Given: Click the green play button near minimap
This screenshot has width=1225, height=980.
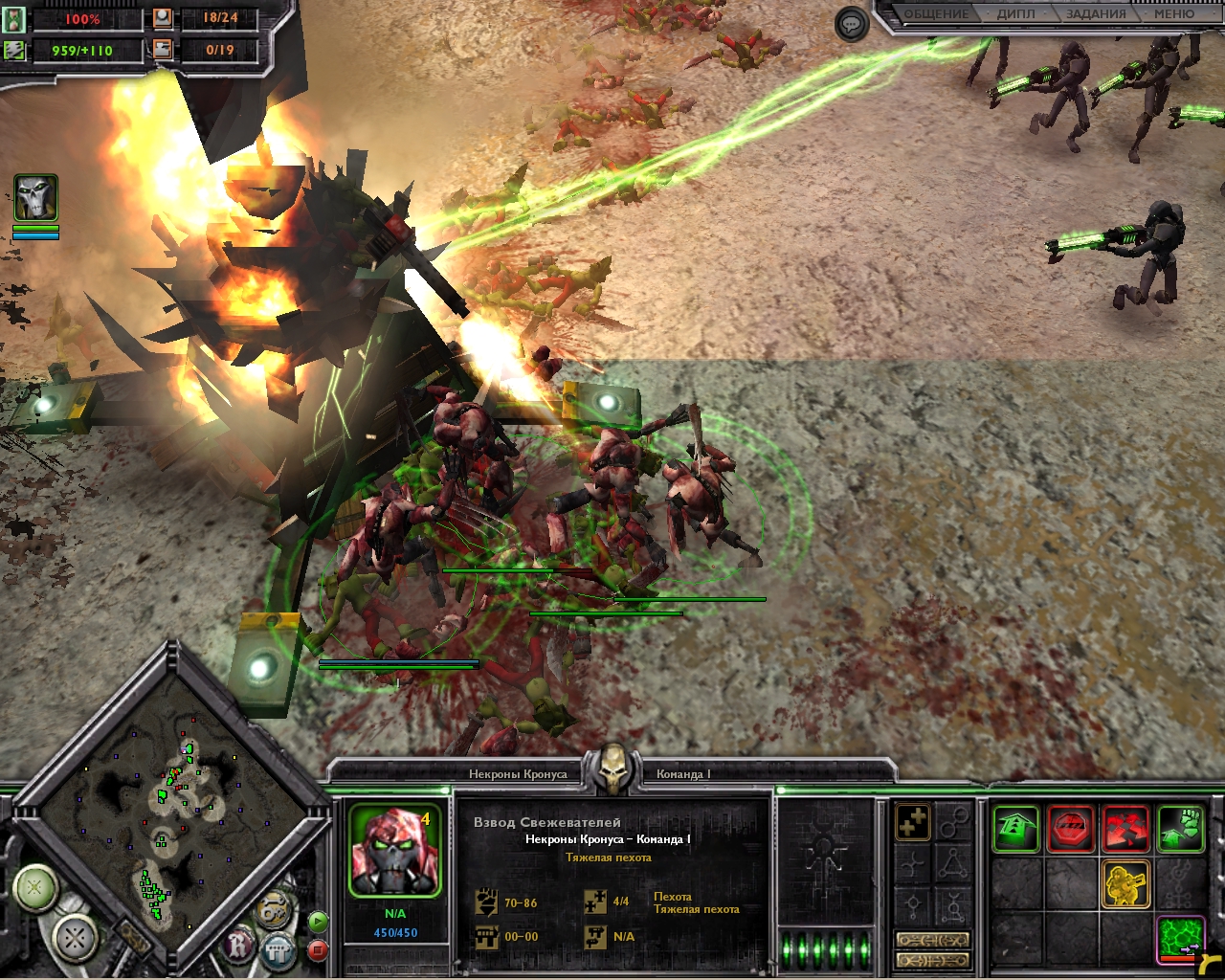Looking at the screenshot, I should tap(318, 922).
